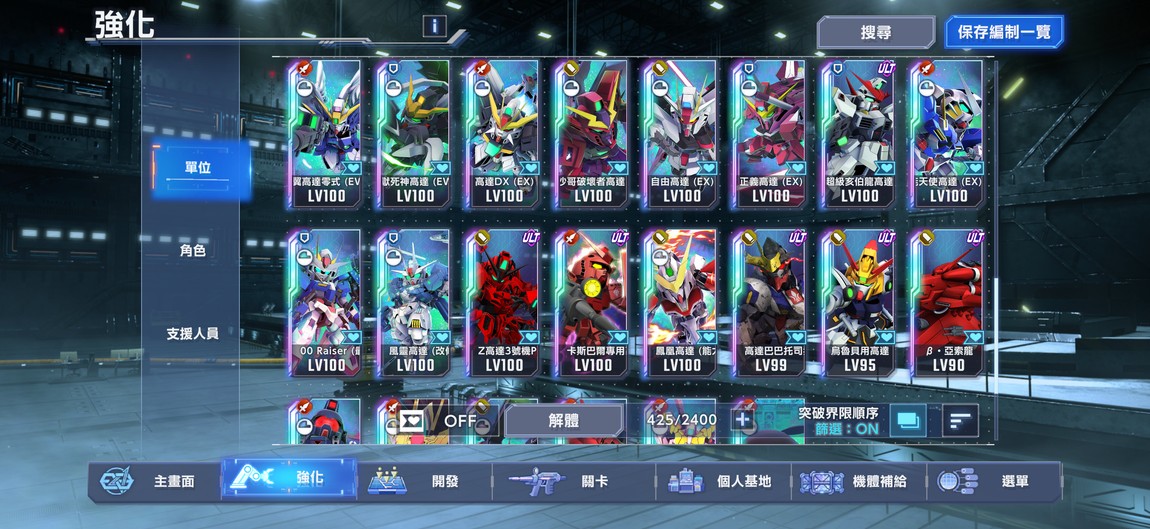
Task: Open the 保存編制一覽 saved formation list
Action: click(x=1003, y=32)
